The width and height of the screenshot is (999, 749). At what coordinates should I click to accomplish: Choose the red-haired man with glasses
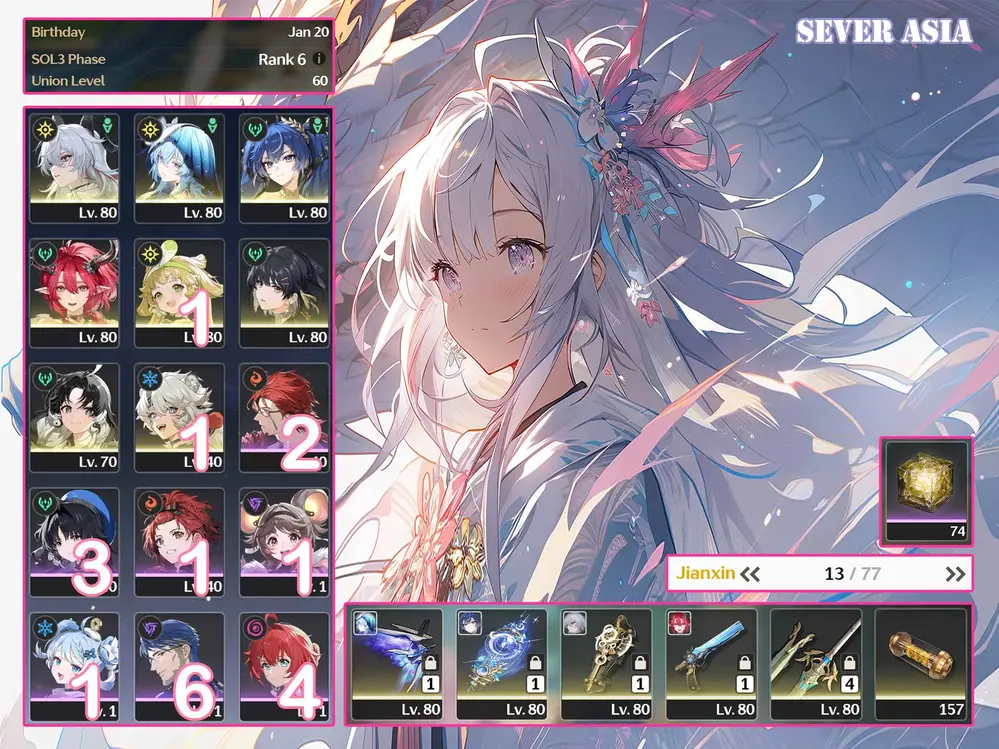click(x=285, y=417)
